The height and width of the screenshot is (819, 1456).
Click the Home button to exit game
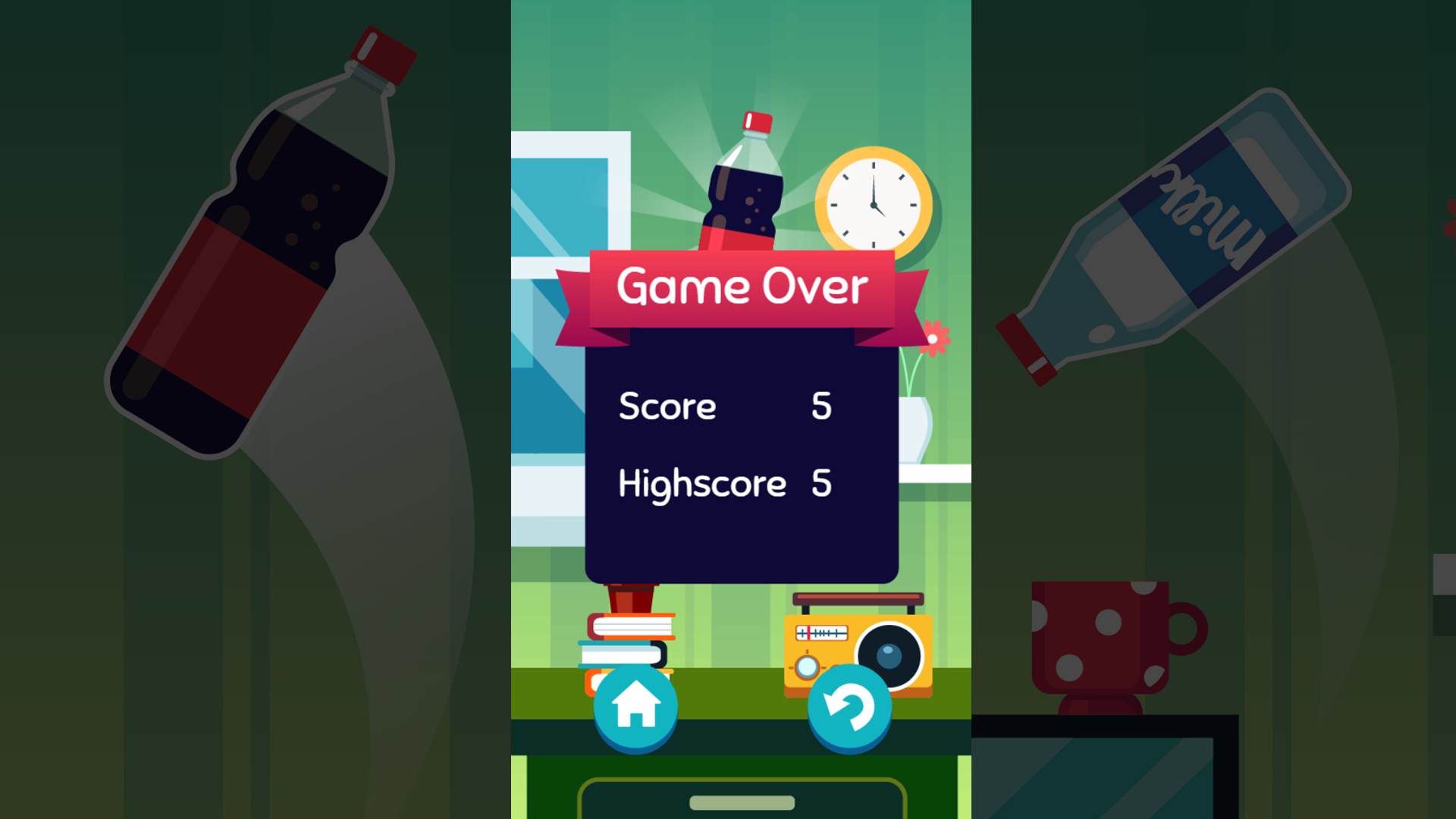pyautogui.click(x=635, y=707)
